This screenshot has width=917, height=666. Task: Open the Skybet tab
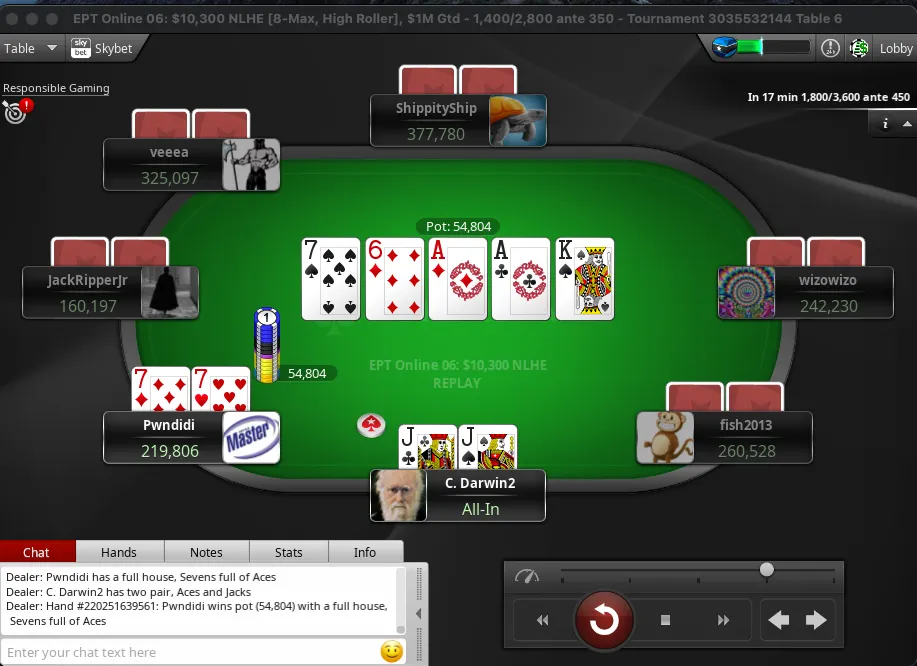coord(101,48)
